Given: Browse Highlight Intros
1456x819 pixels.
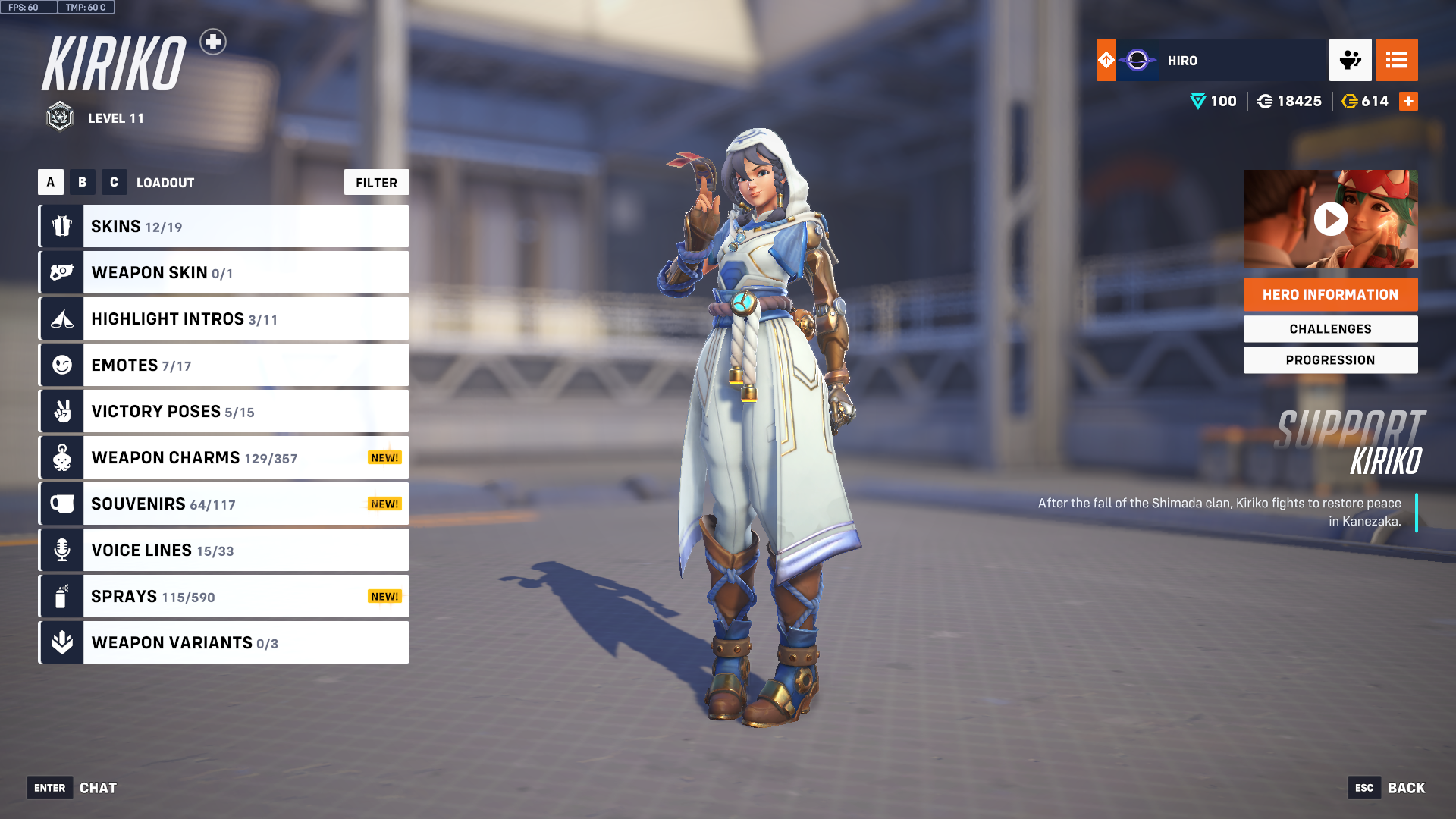Looking at the screenshot, I should [224, 318].
